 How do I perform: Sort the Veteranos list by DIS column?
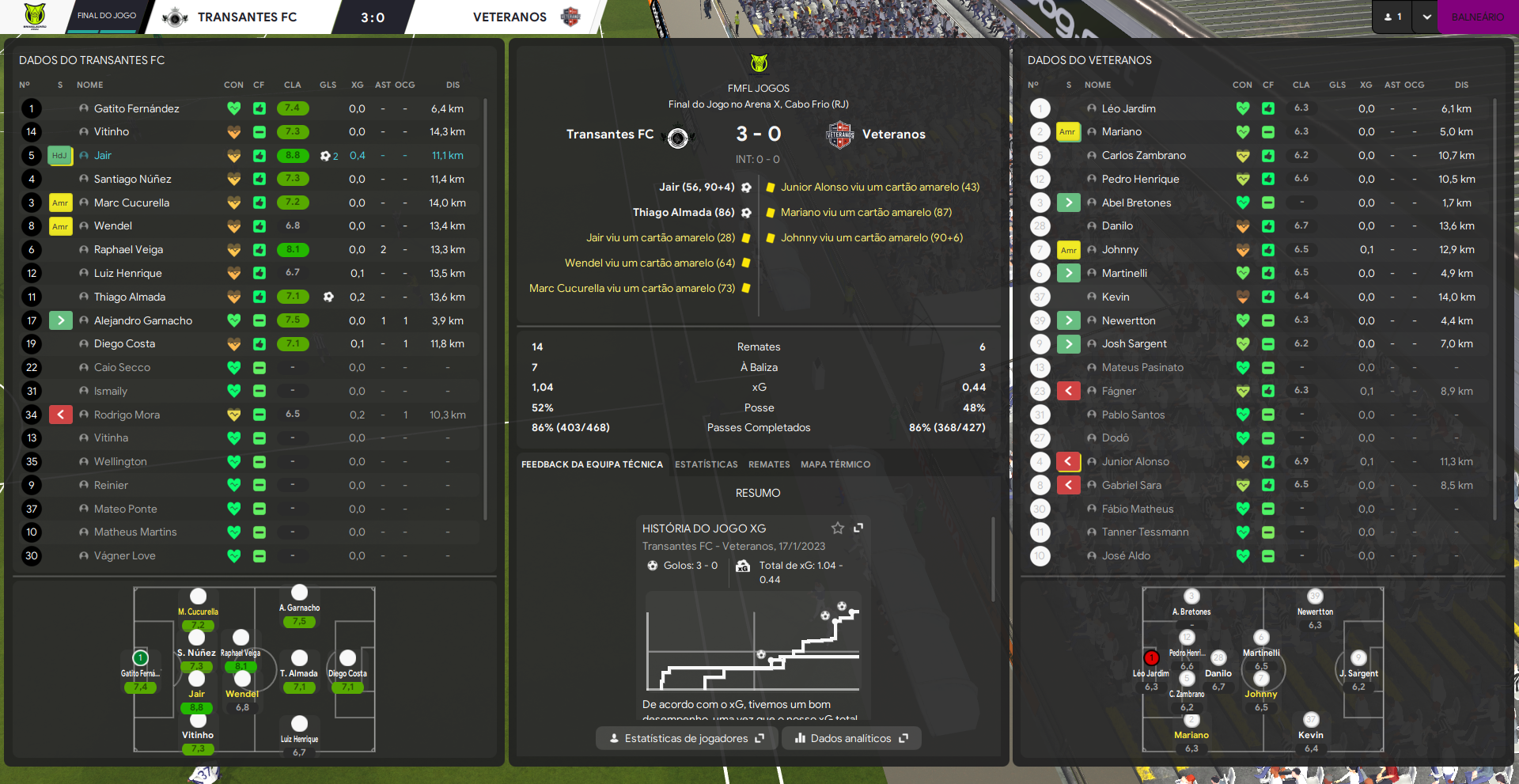pyautogui.click(x=1460, y=85)
